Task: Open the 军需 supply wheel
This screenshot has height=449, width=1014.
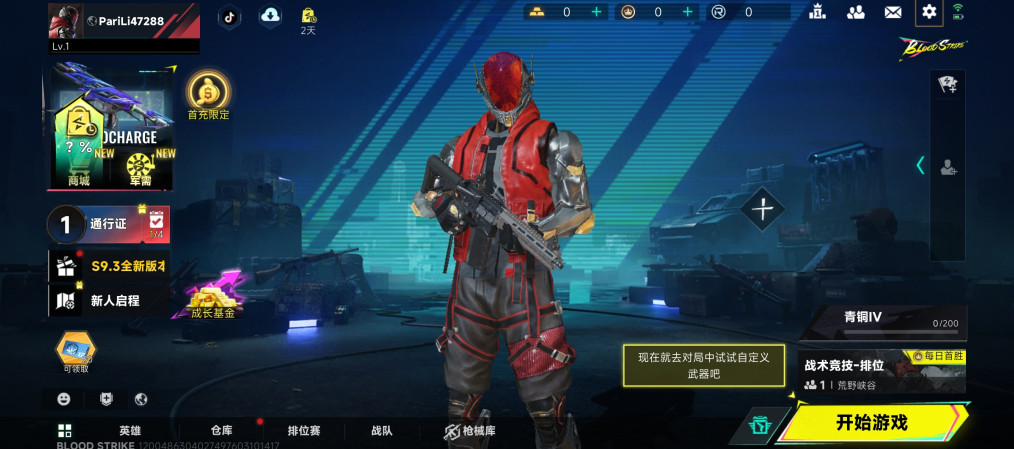Action: tap(140, 165)
